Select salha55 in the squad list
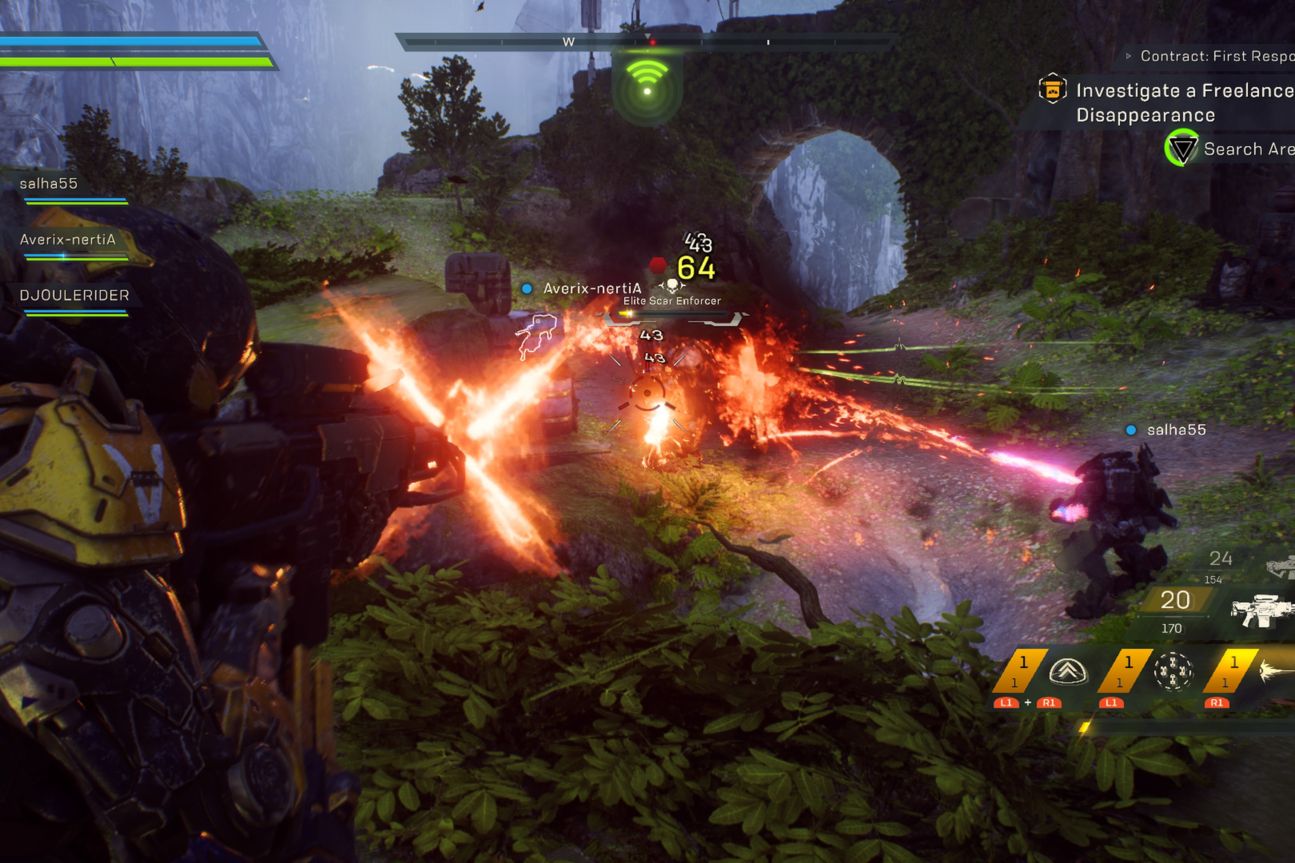The height and width of the screenshot is (863, 1295). click(49, 184)
